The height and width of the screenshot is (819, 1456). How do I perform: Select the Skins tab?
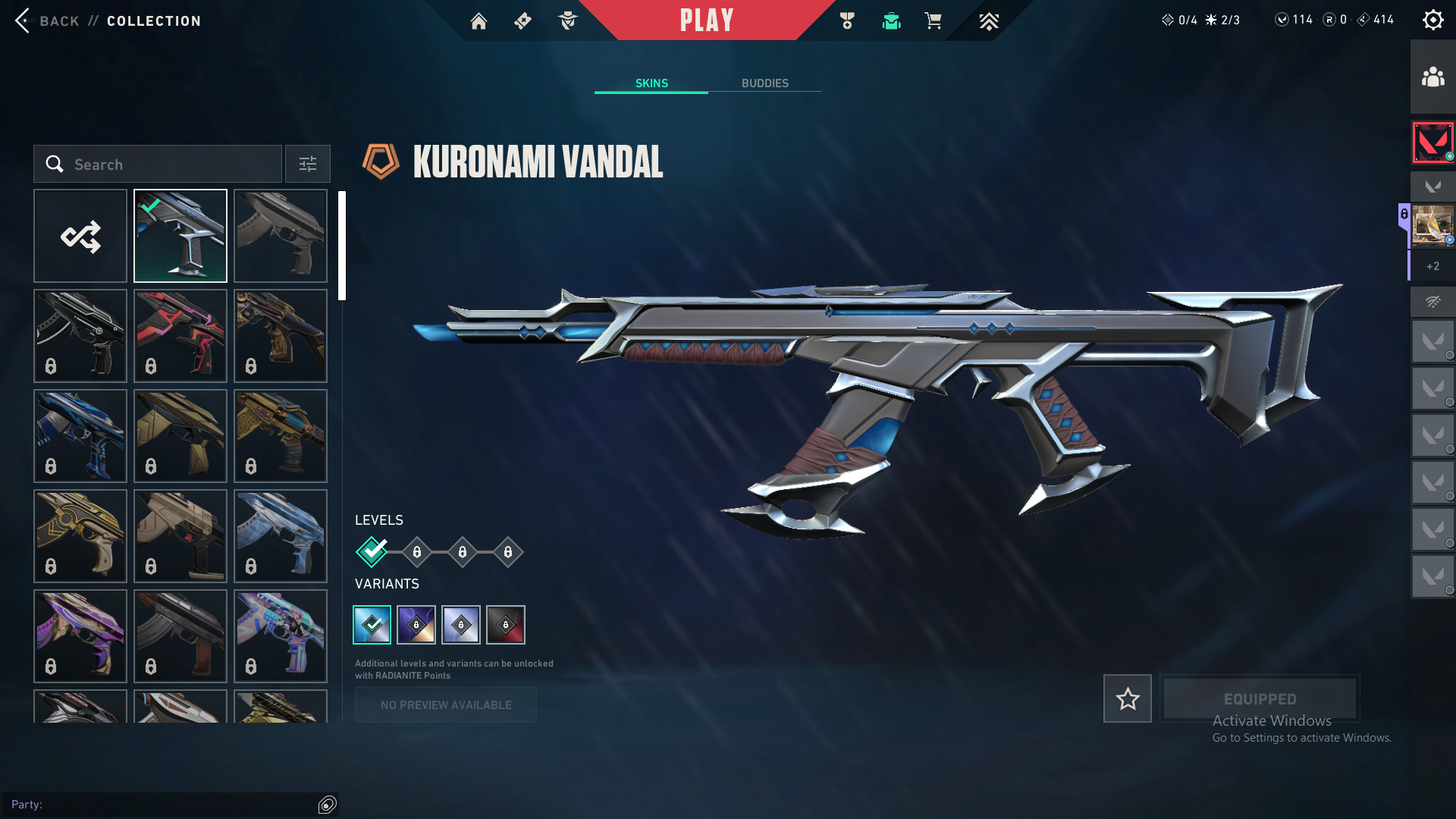651,83
